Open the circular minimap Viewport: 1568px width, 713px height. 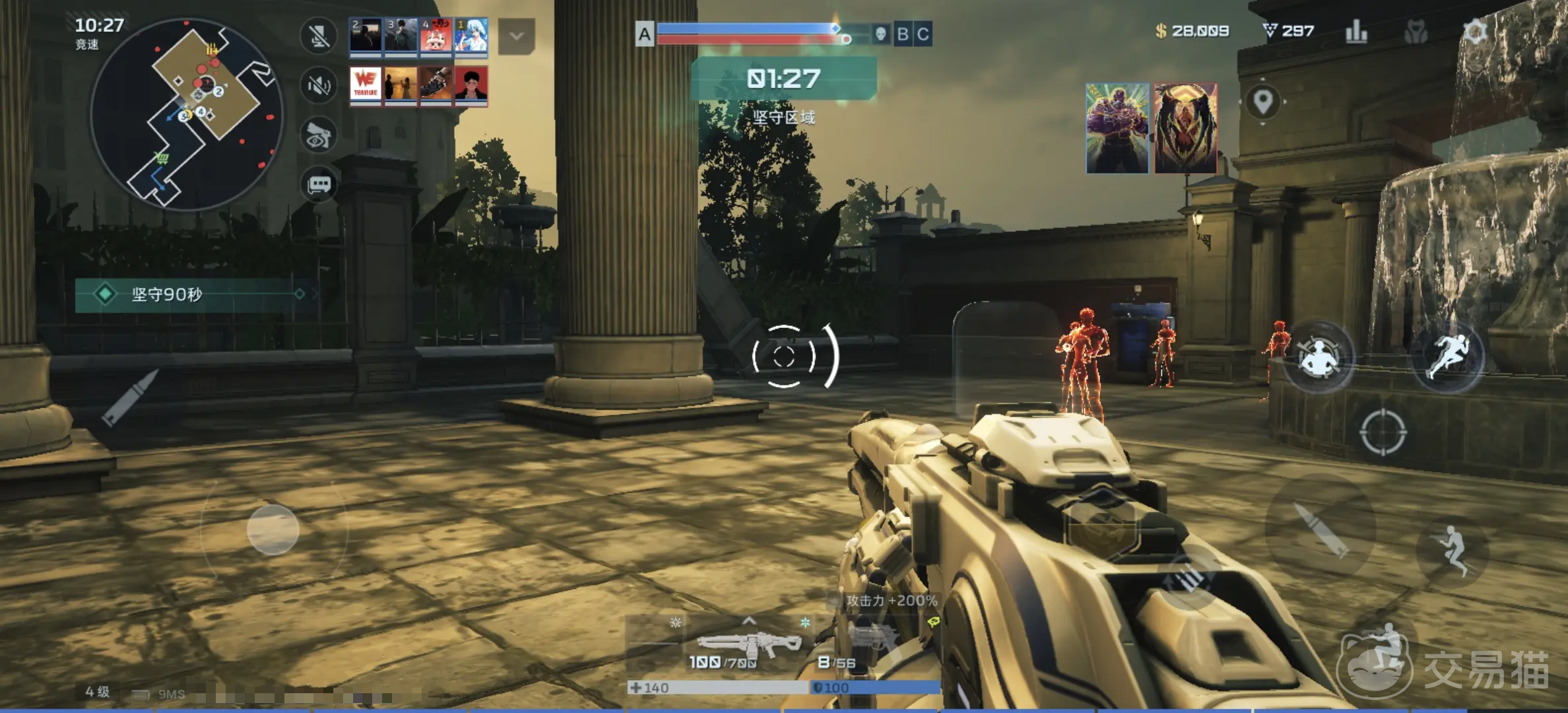[x=187, y=114]
